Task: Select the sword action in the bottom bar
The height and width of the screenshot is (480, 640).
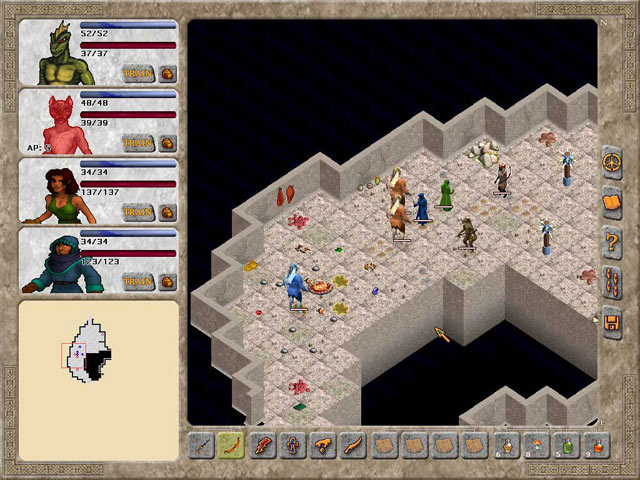Action: coord(202,444)
